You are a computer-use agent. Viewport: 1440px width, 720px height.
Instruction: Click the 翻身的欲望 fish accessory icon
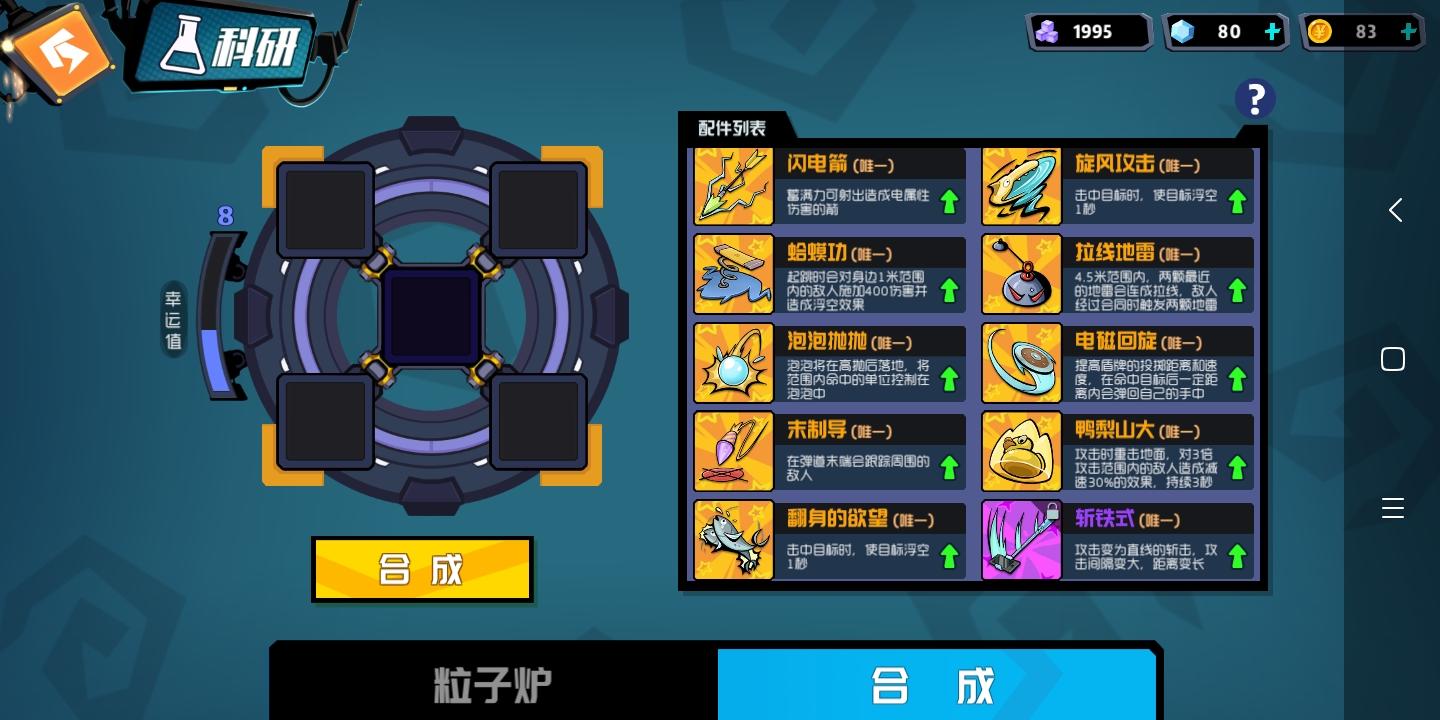[733, 539]
